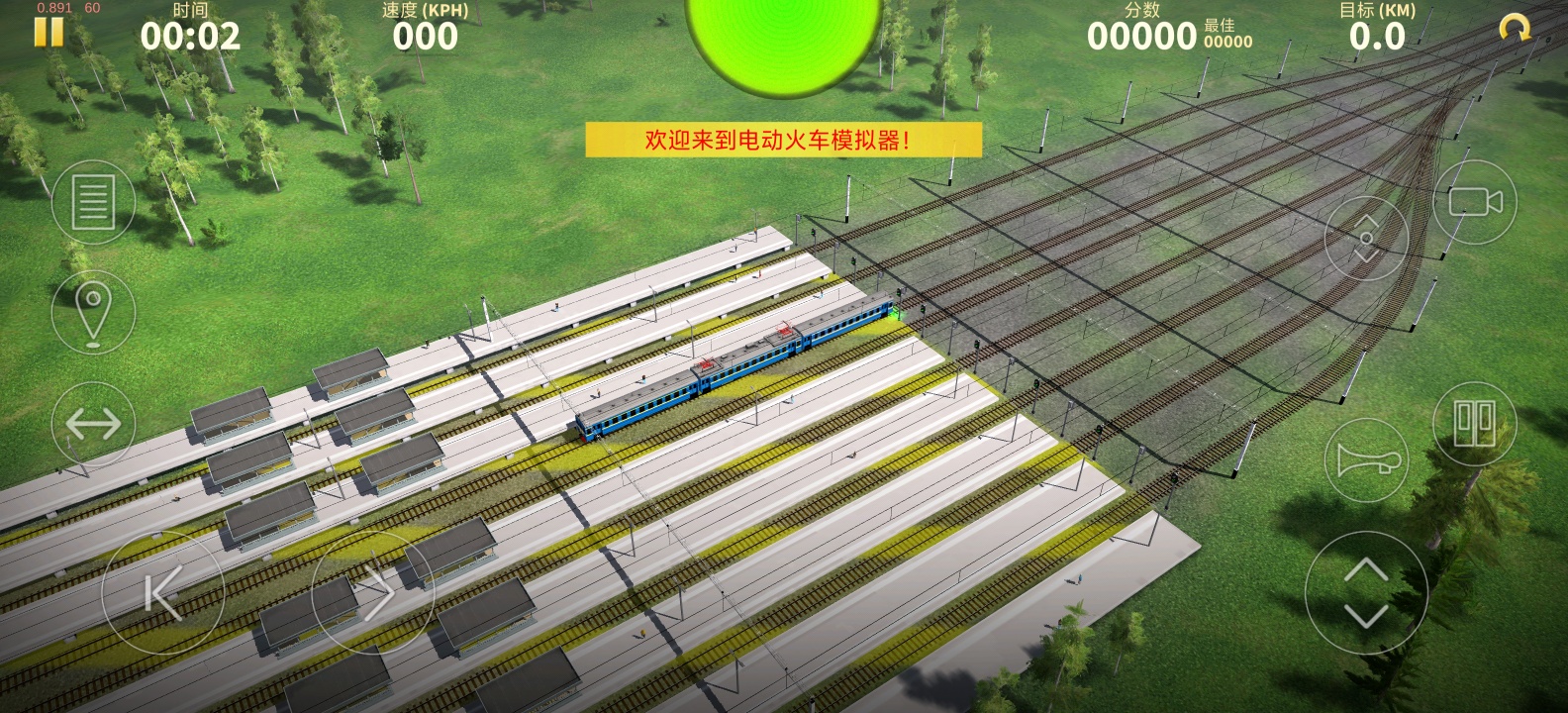
Task: Select the right arrow track switch control
Action: point(374,593)
